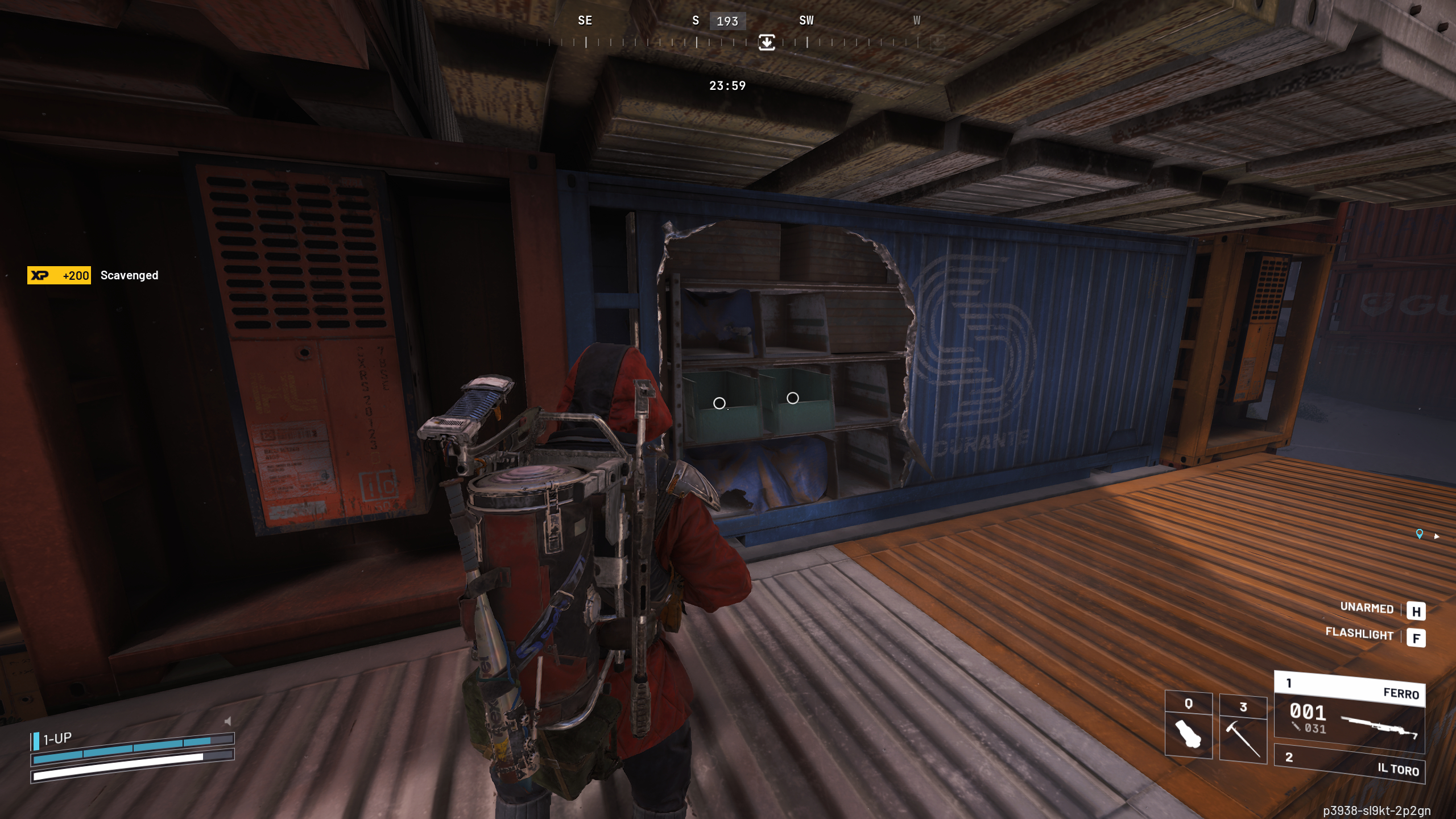Click the H keybind icon next to UNARMED
Screen dimensions: 1456x819
click(x=1417, y=611)
